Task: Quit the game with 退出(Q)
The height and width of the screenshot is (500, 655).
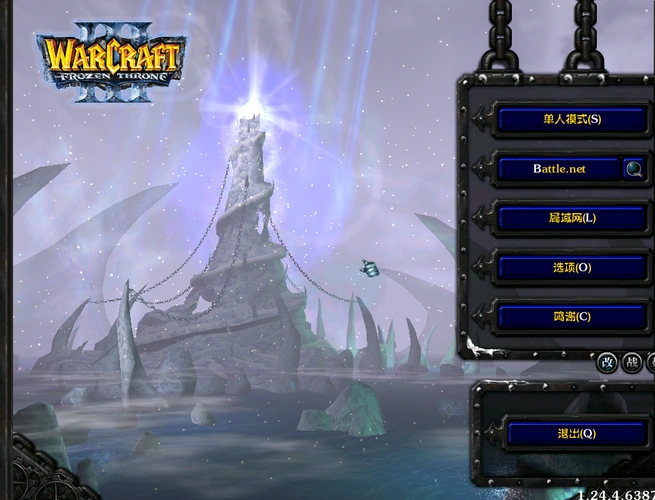Action: 575,434
